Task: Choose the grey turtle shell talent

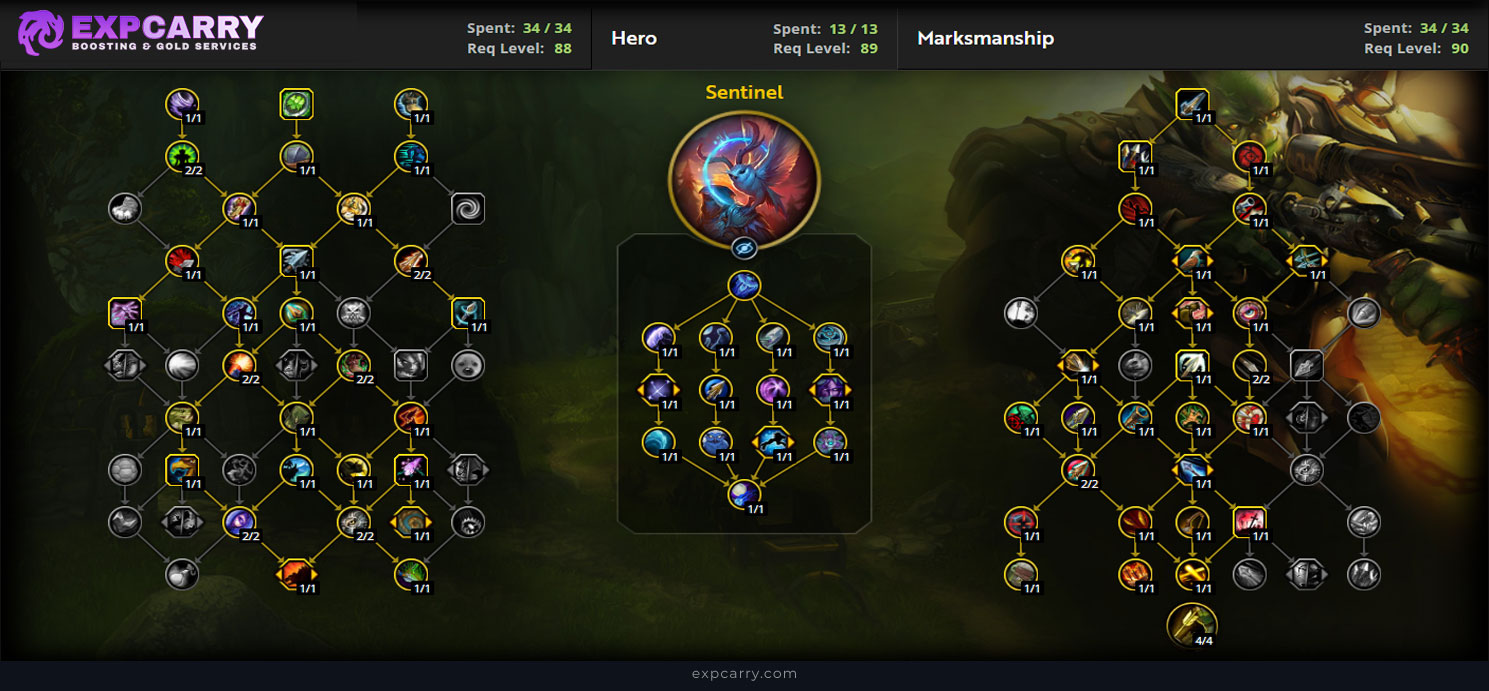Action: coord(125,469)
